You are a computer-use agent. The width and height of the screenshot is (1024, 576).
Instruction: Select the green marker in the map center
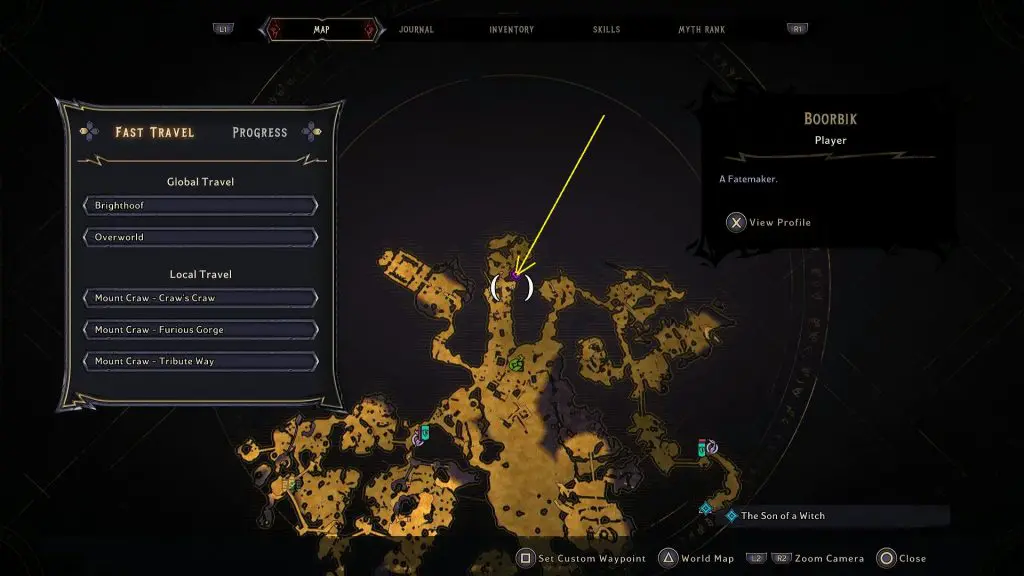(x=516, y=364)
